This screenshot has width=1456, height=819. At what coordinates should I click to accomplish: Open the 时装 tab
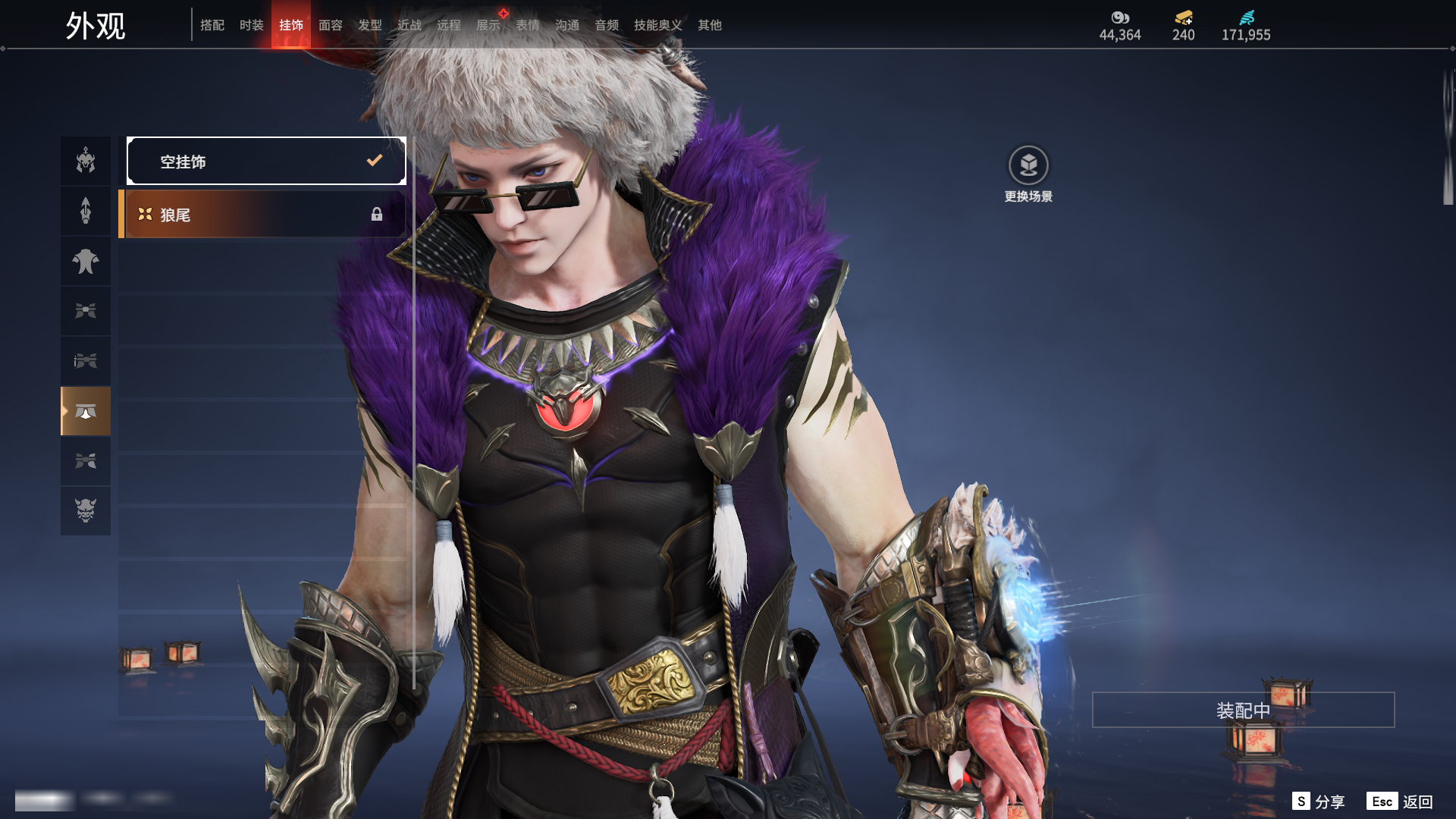click(252, 25)
